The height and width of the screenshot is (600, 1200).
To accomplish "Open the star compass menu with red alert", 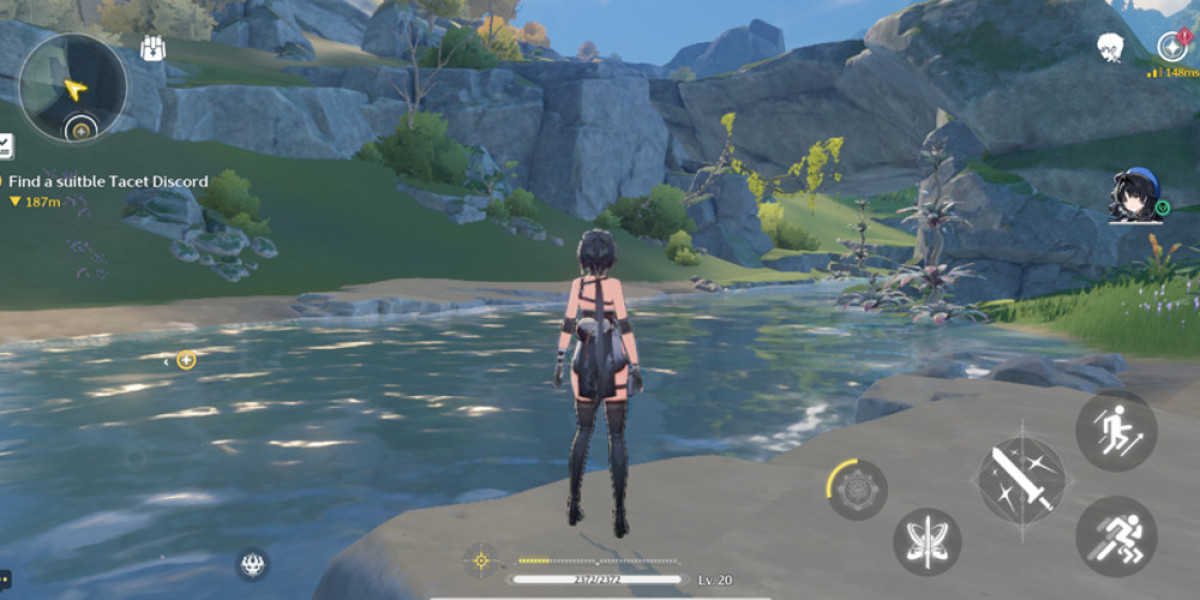I will pyautogui.click(x=1172, y=46).
